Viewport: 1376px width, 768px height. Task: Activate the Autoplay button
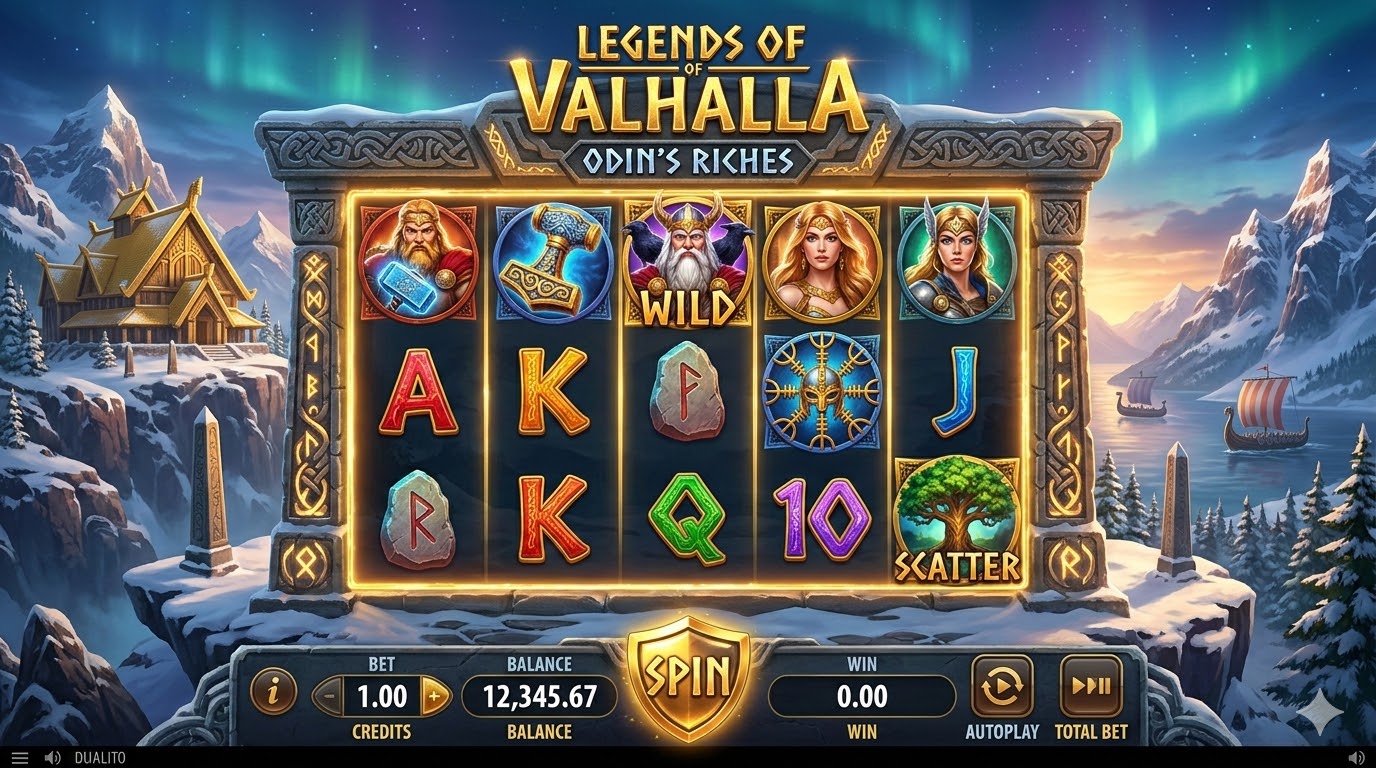[x=1001, y=686]
